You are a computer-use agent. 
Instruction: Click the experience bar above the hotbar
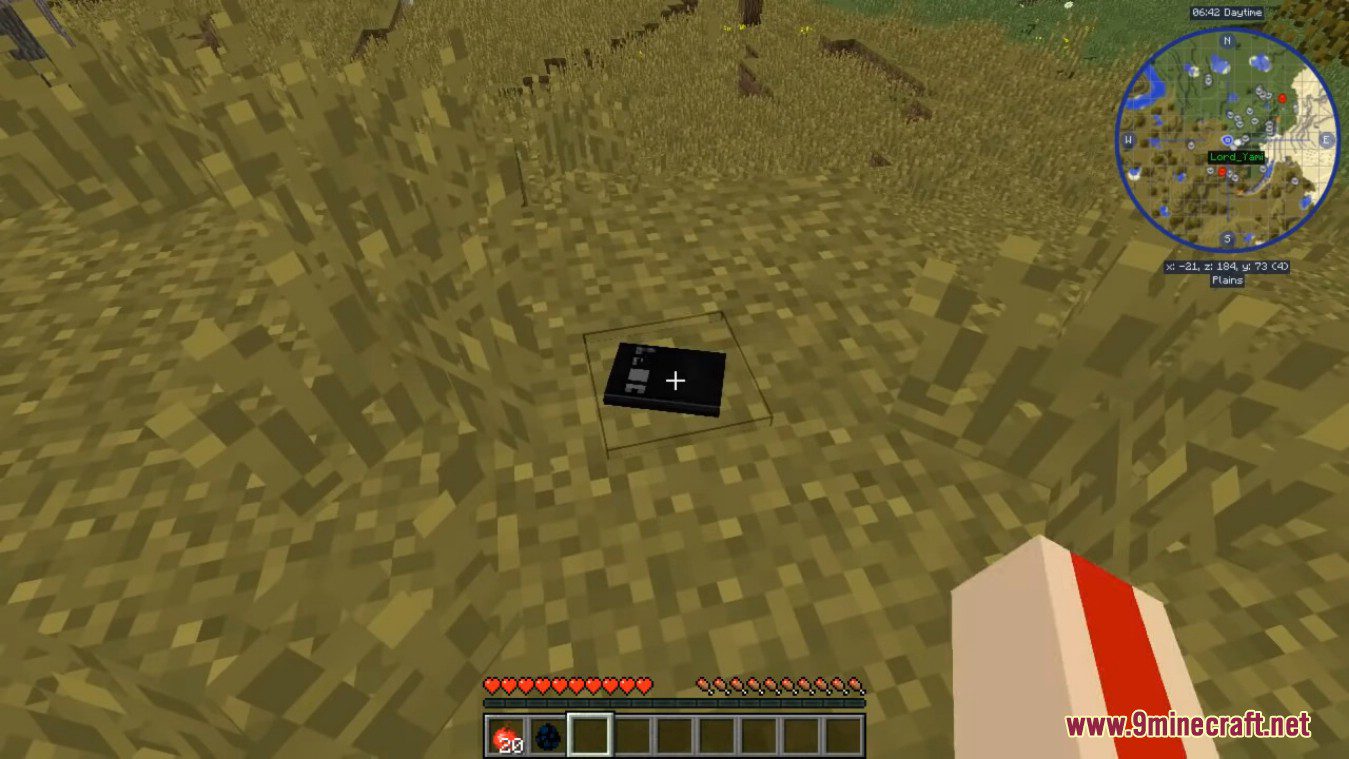[x=676, y=703]
